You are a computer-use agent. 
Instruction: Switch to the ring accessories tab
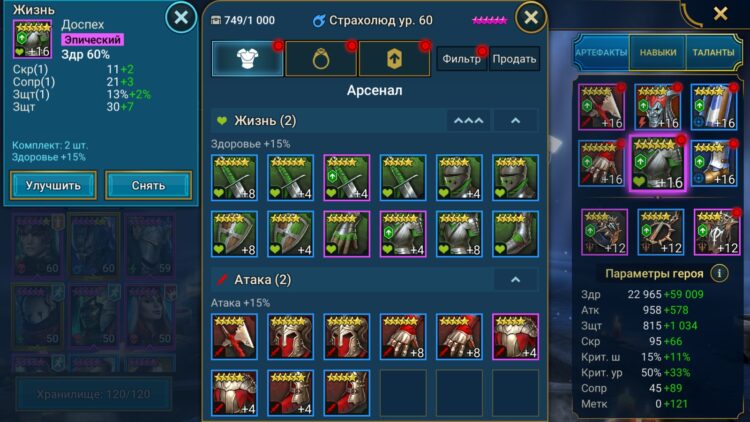coord(320,59)
